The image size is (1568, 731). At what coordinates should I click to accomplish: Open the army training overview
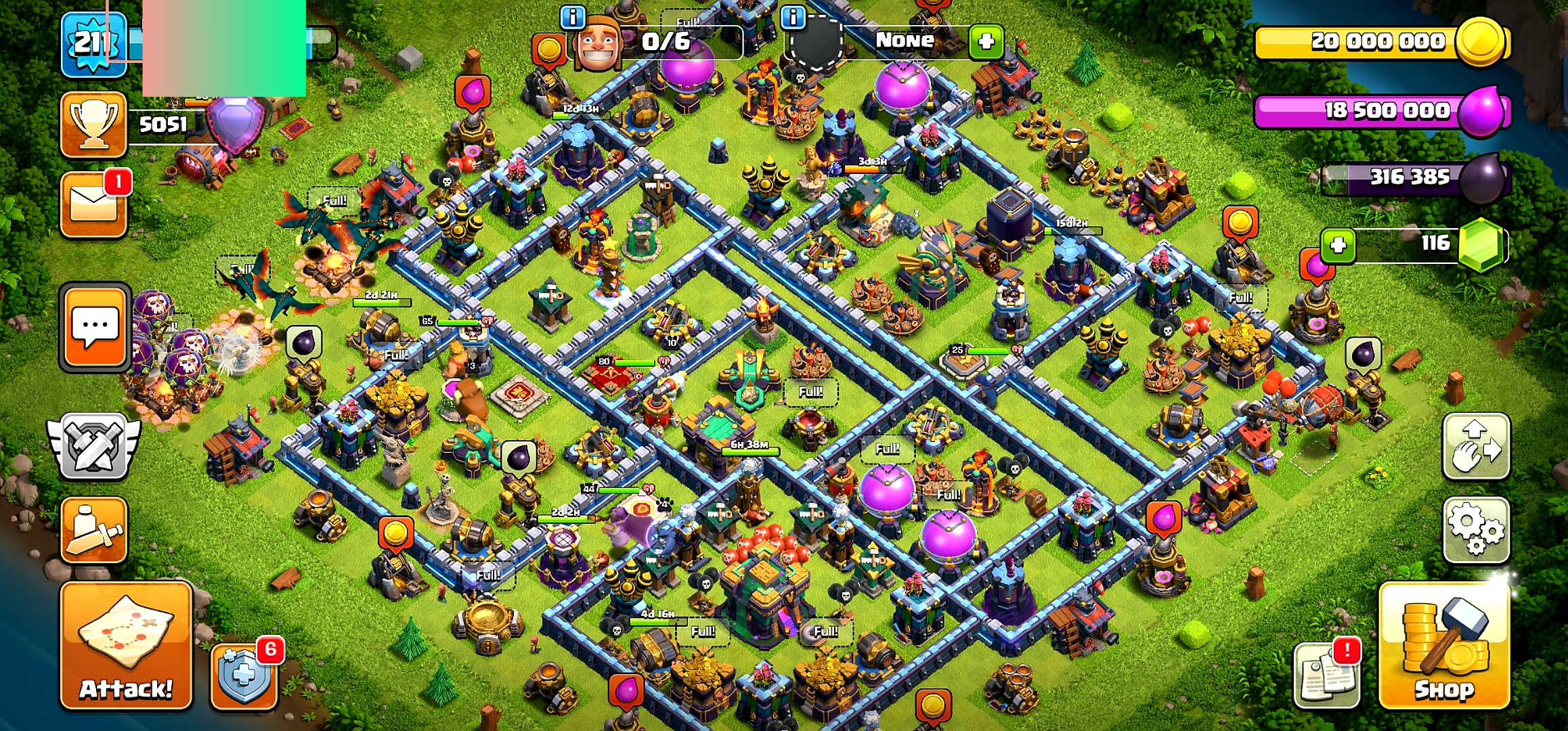click(93, 530)
